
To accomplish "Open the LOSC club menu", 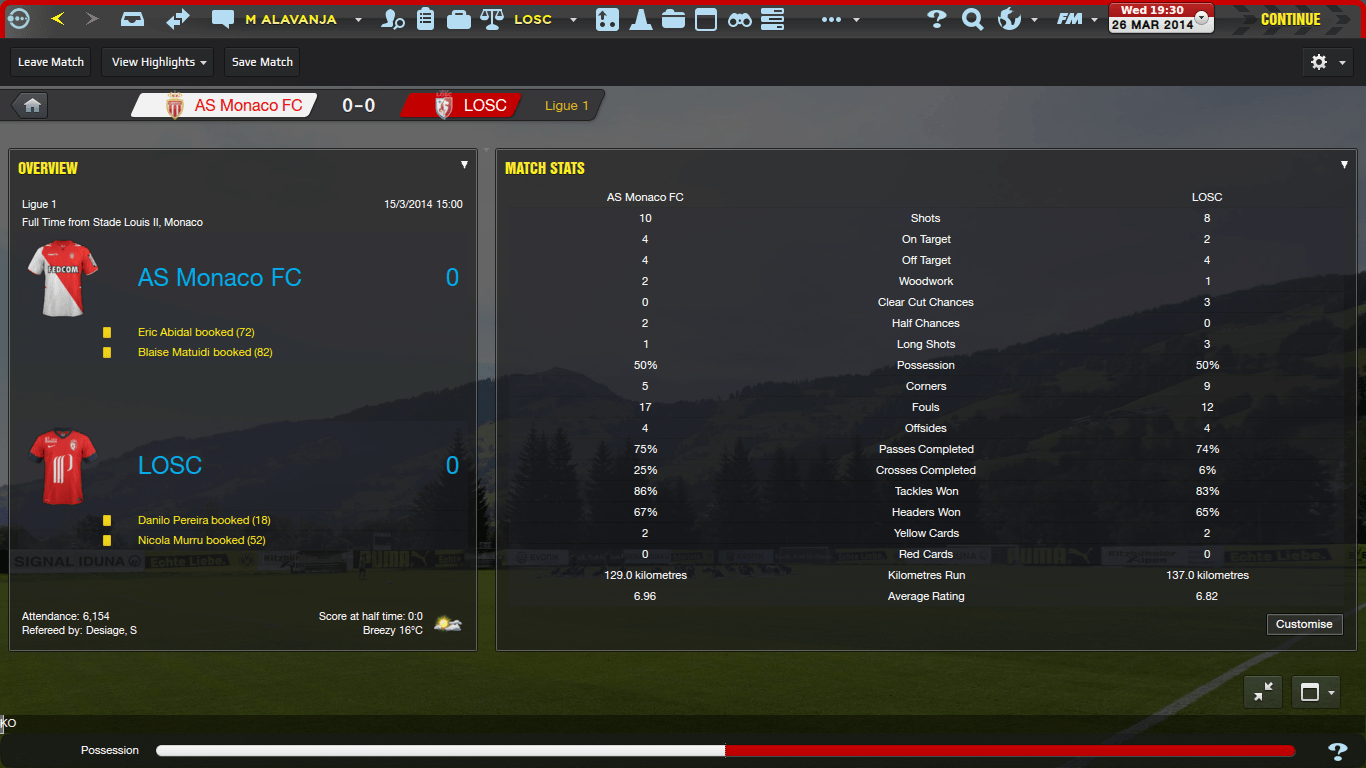I will [x=532, y=19].
